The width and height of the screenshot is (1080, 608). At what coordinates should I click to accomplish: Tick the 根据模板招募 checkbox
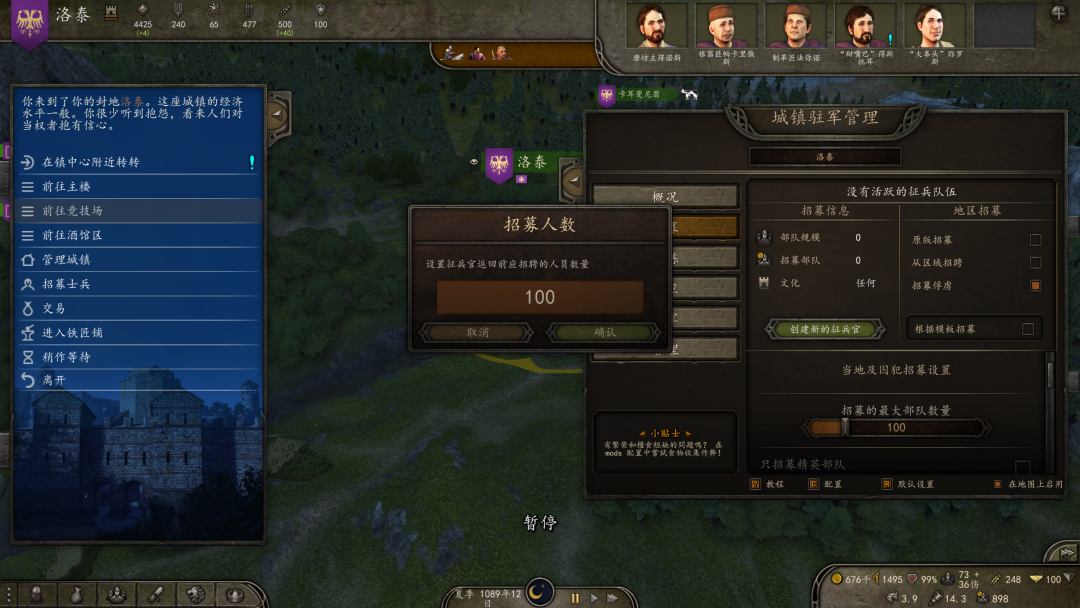coord(1027,329)
